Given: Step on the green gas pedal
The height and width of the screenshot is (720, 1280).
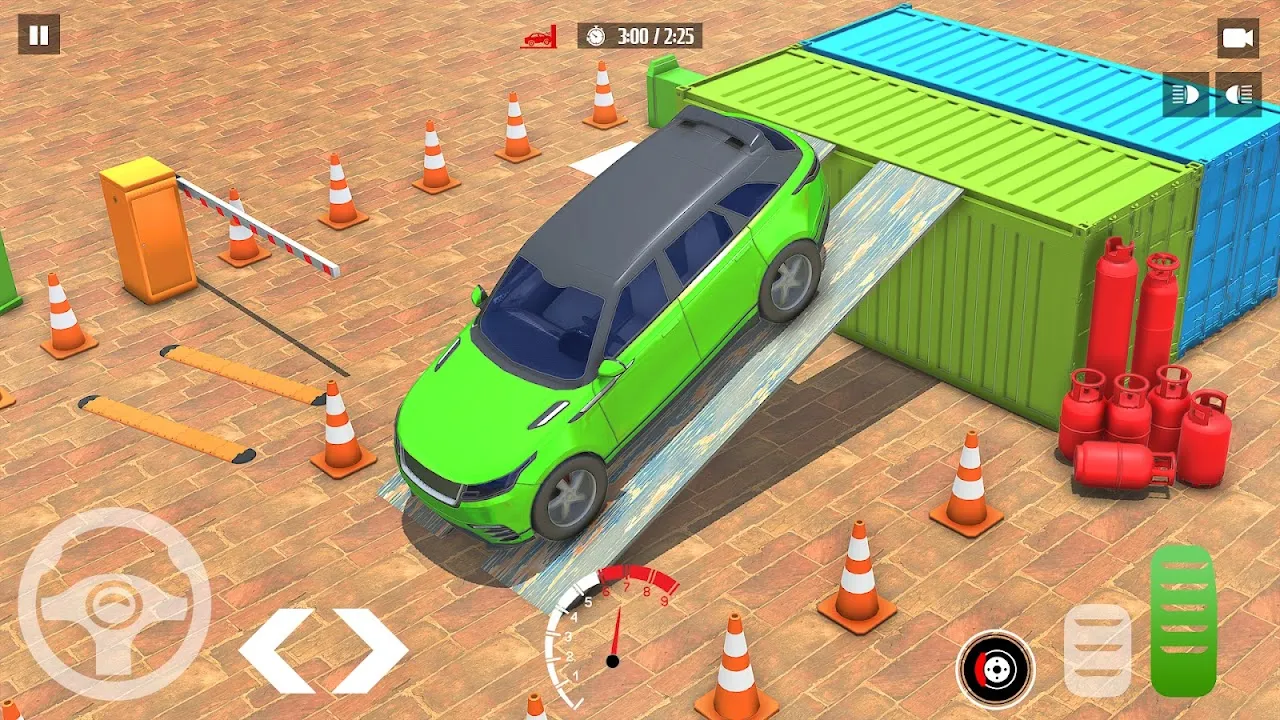Looking at the screenshot, I should (x=1183, y=620).
